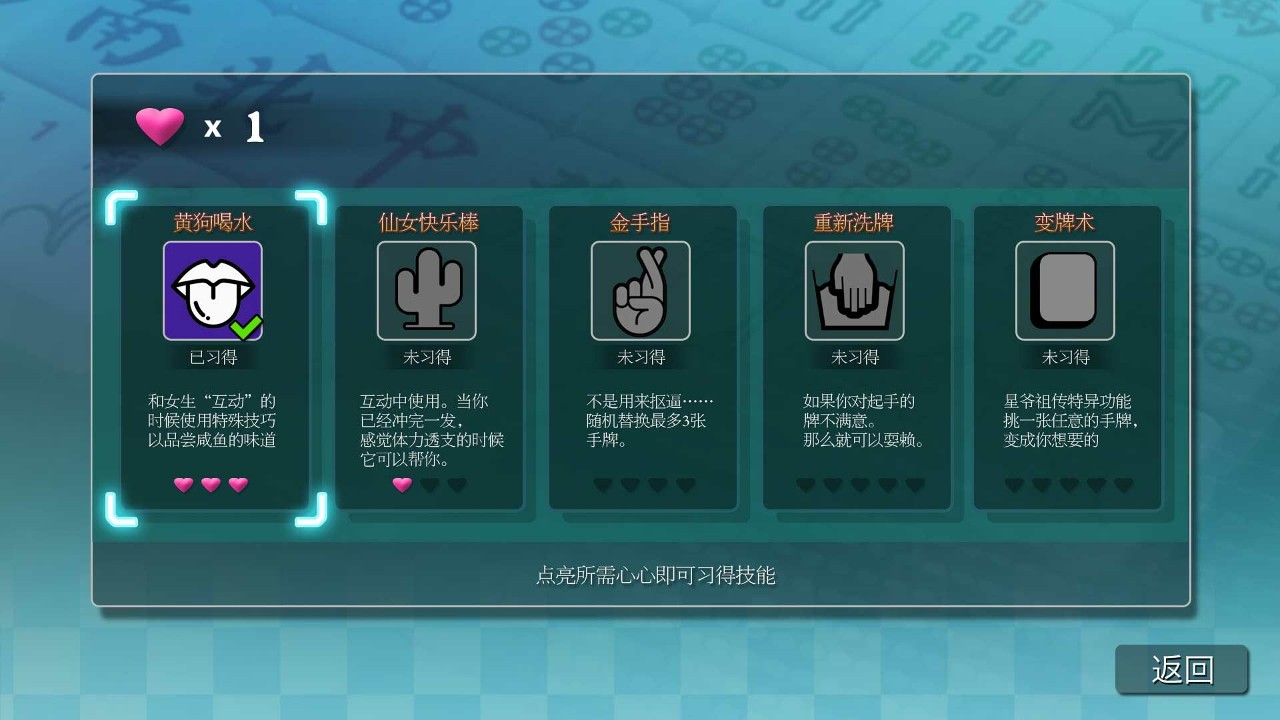Open the 变牌术 blank tile skill
Image resolution: width=1280 pixels, height=720 pixels.
tap(1065, 291)
